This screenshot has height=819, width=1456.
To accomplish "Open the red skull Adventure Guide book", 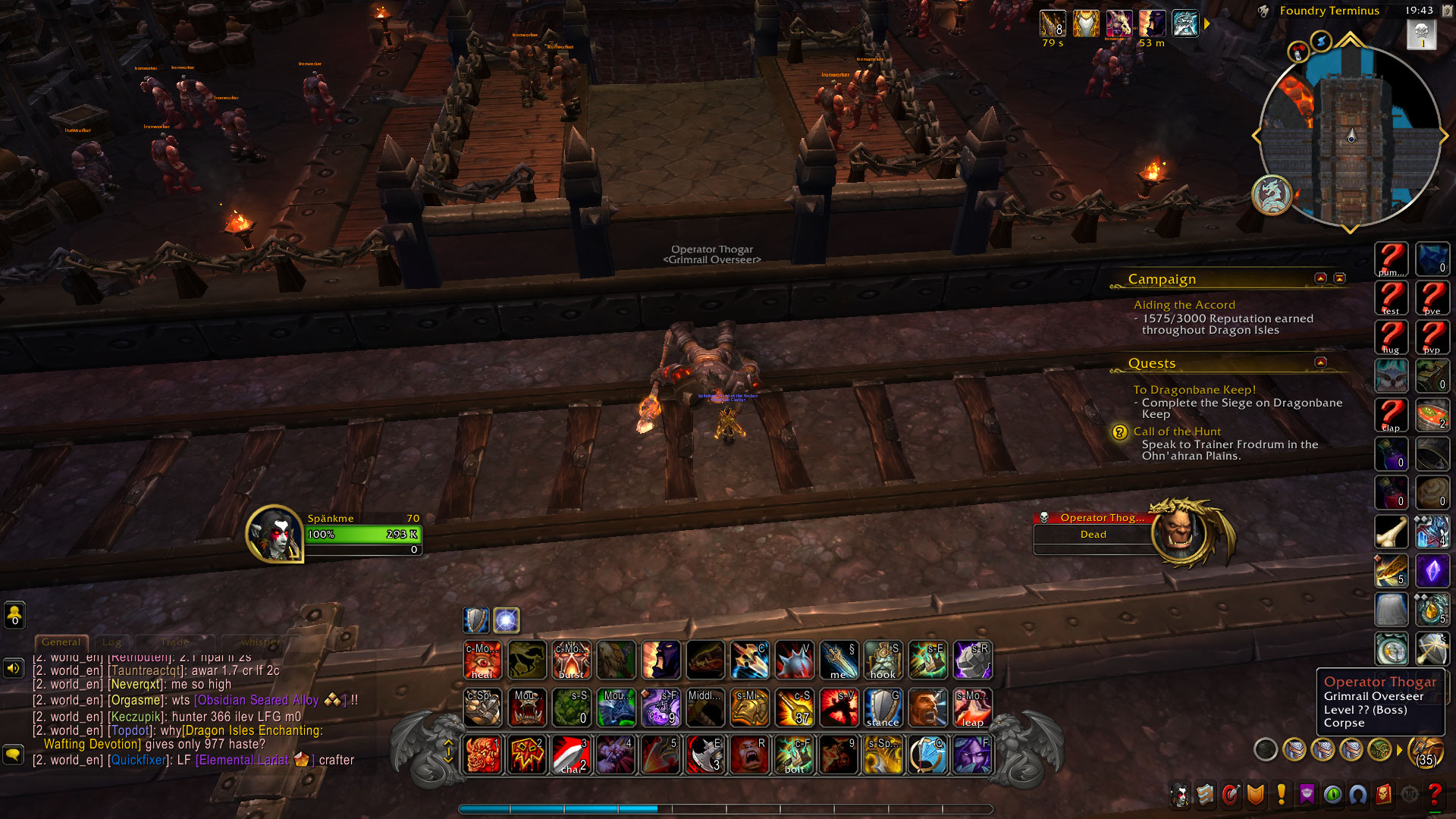I will click(x=1383, y=795).
